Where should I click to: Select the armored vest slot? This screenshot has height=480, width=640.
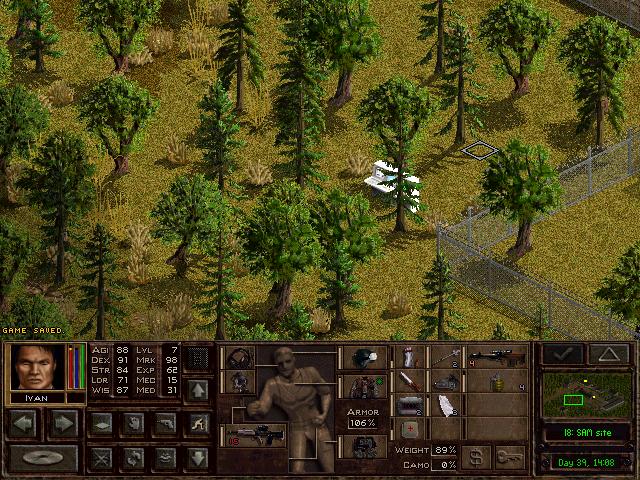pos(360,386)
